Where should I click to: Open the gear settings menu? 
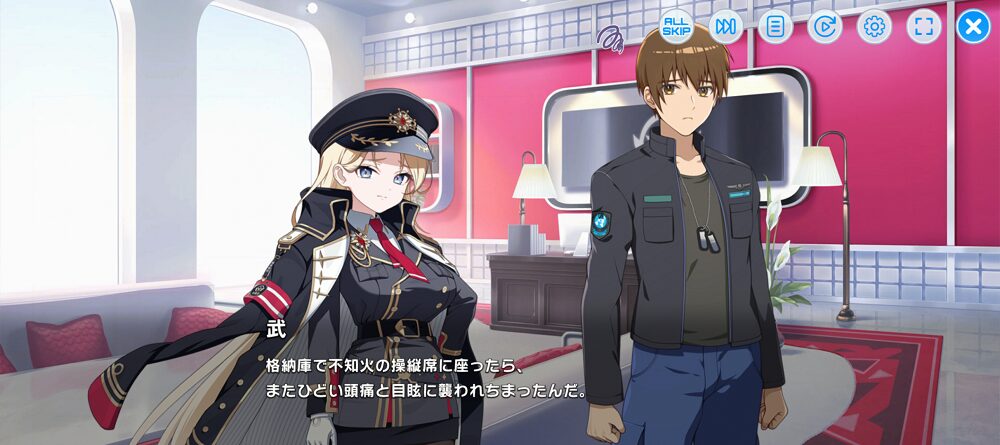coord(874,26)
